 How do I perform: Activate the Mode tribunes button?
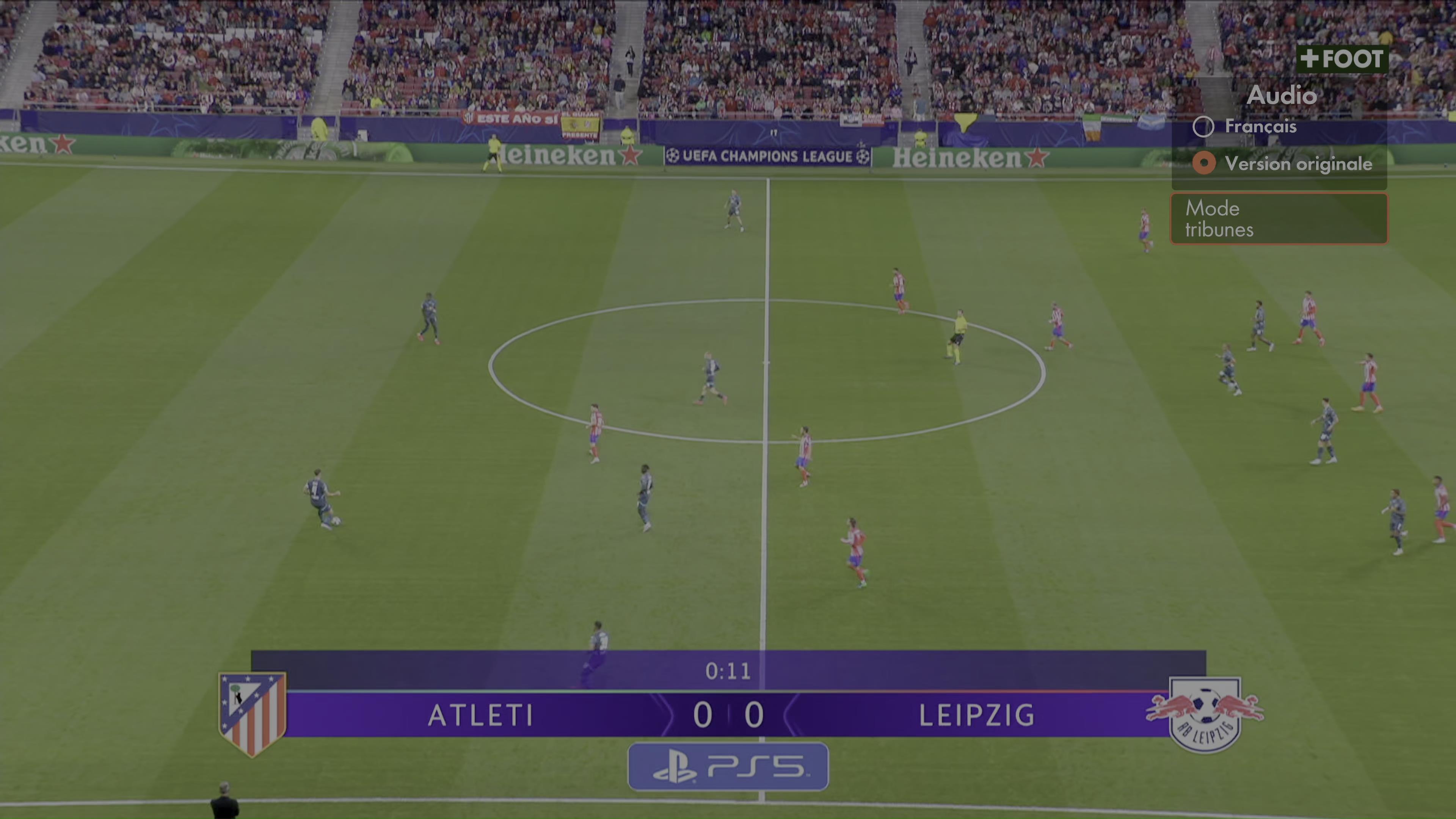1279,219
